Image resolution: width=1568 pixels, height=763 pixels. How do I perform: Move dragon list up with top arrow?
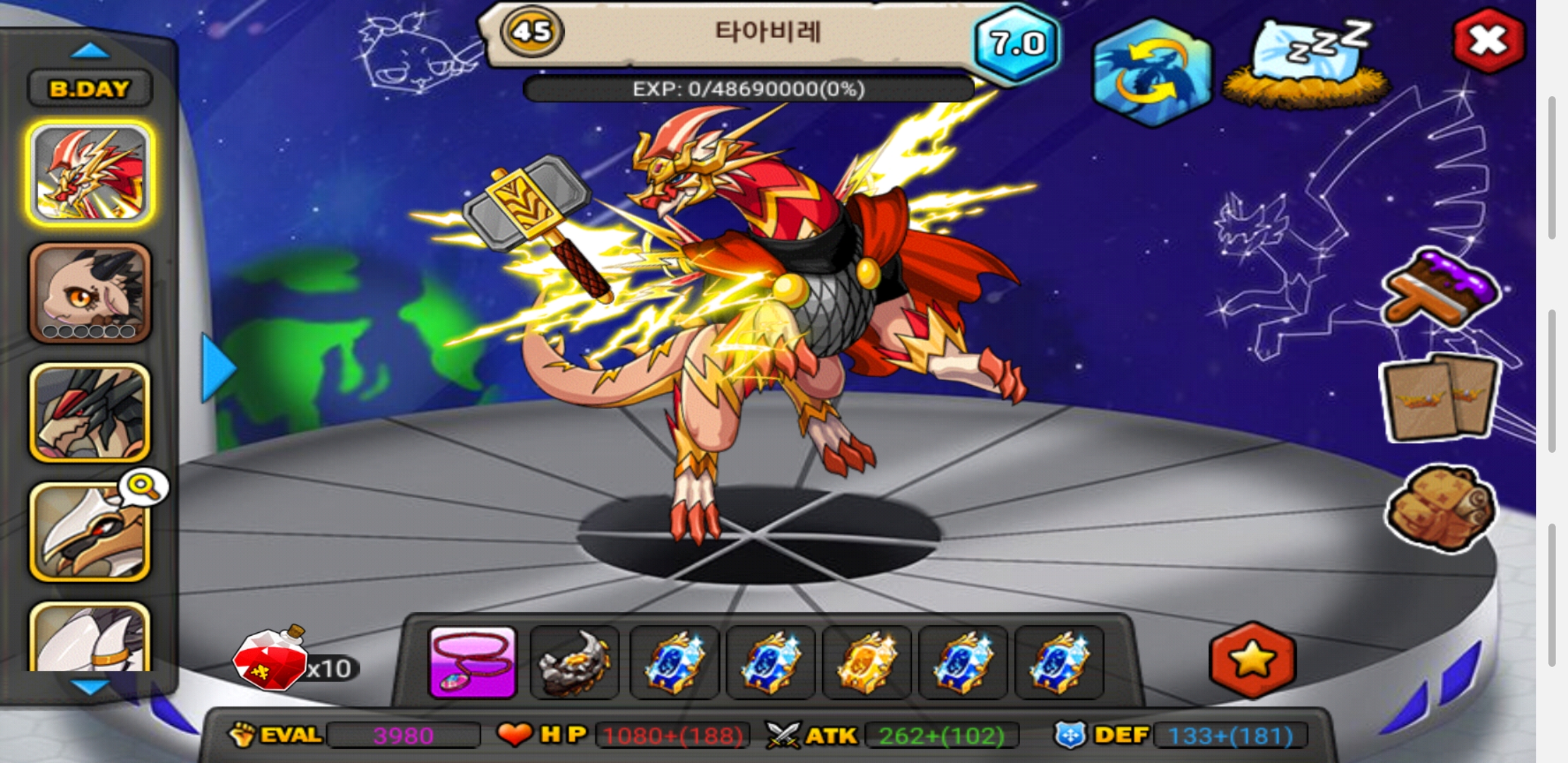90,51
